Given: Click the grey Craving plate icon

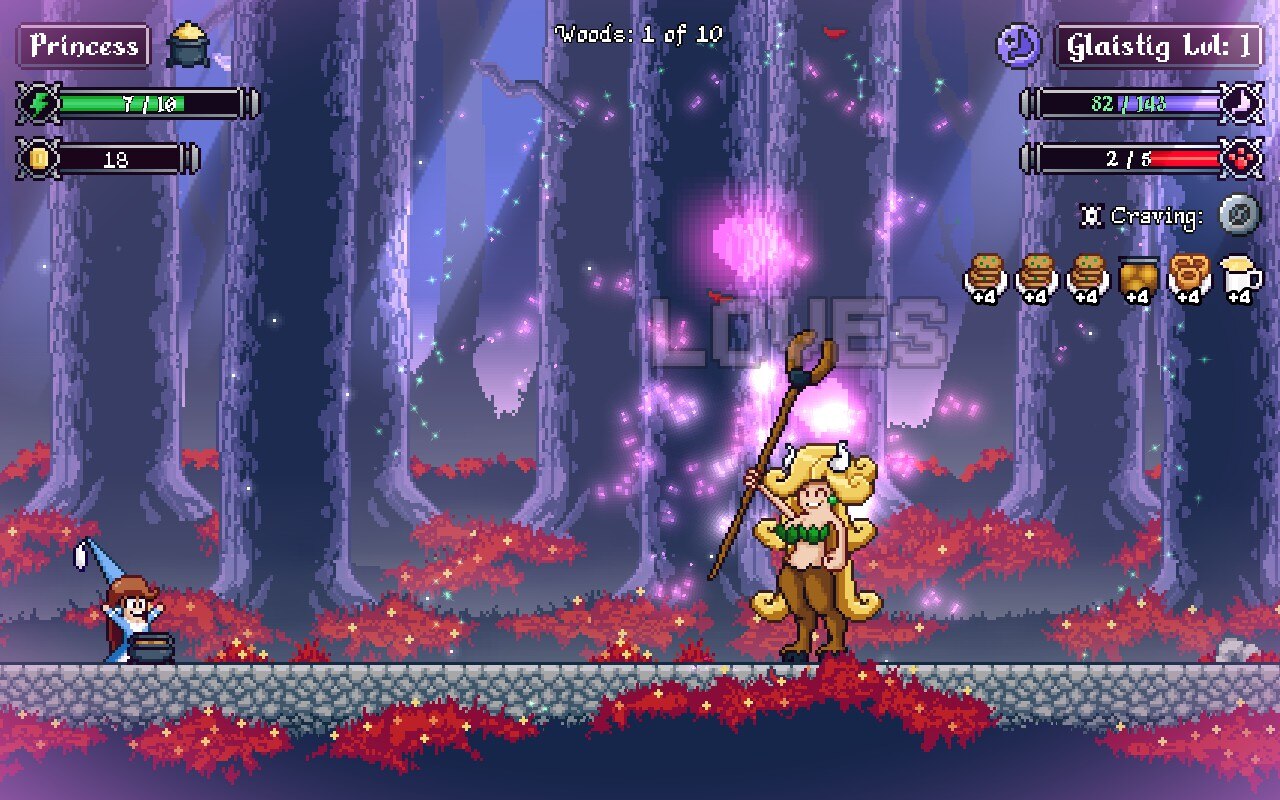Looking at the screenshot, I should (1239, 215).
